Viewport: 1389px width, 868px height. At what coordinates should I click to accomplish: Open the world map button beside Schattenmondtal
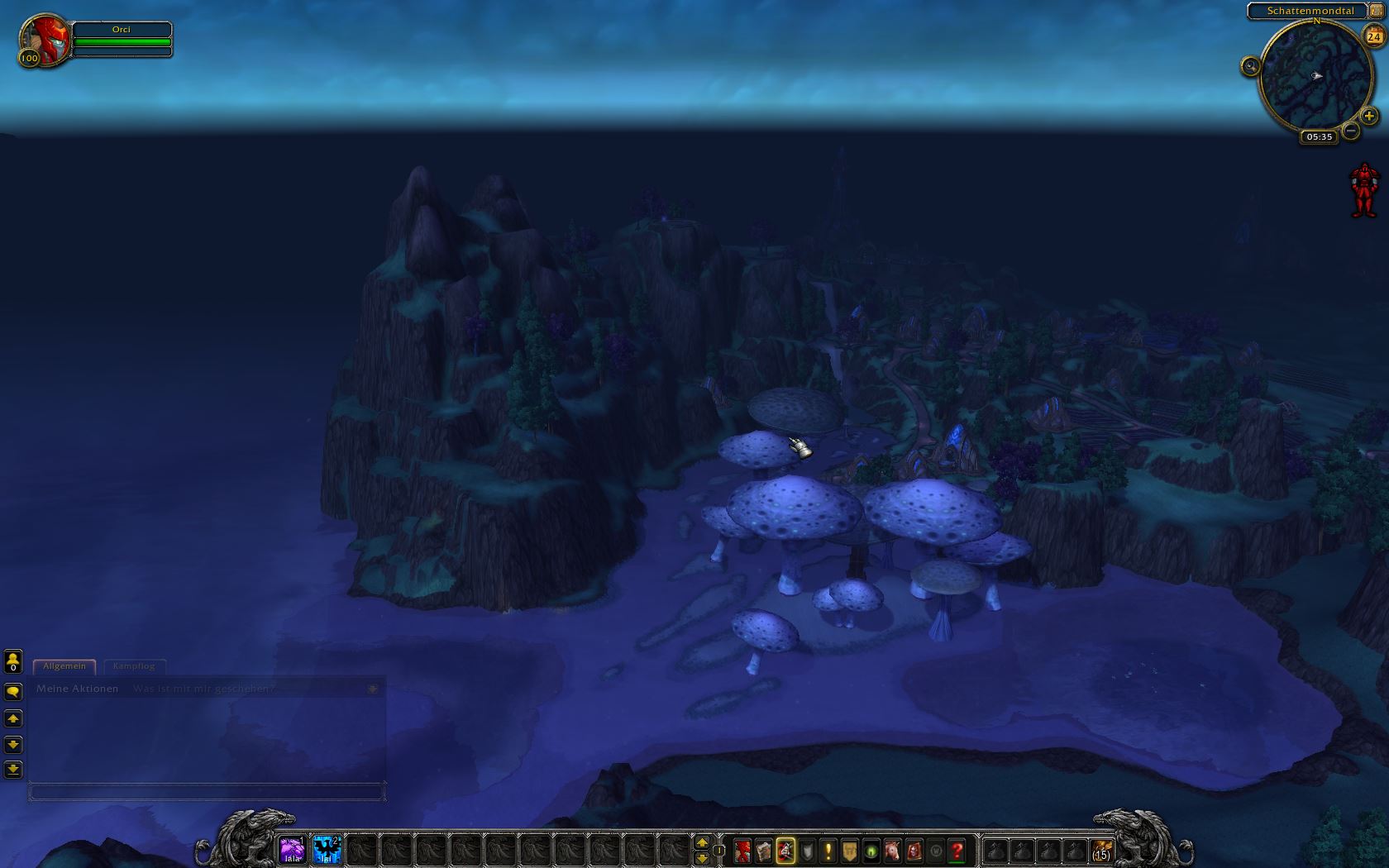click(x=1376, y=11)
